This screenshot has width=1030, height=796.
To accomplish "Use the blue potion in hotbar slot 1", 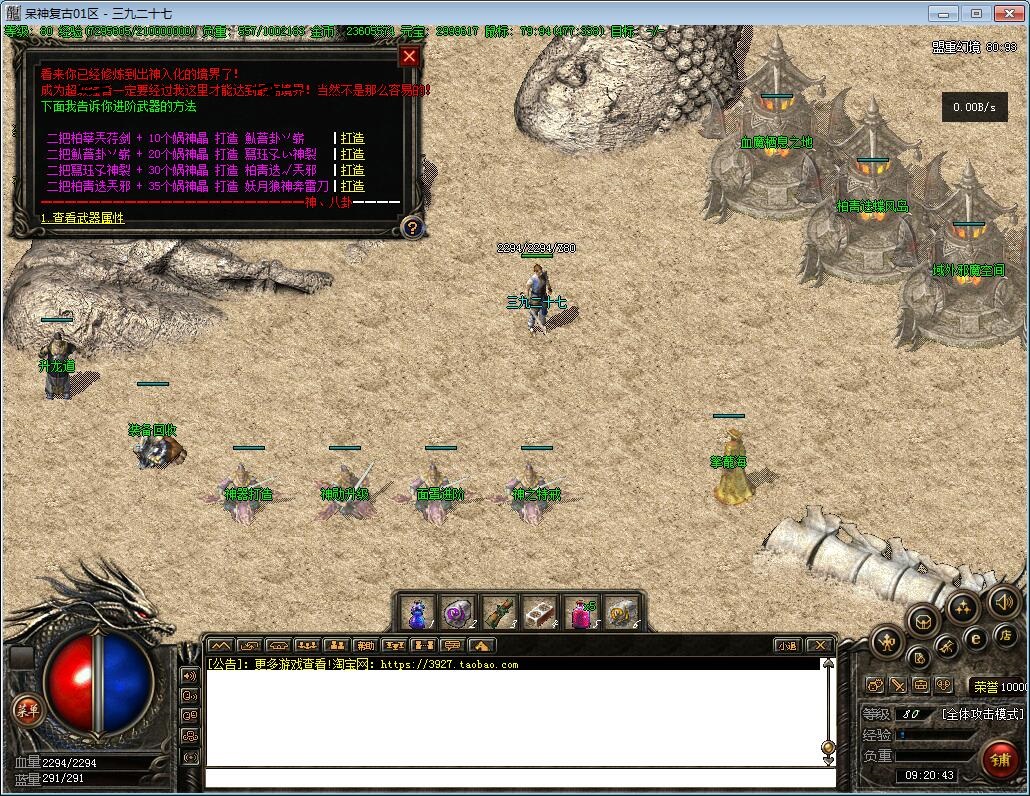I will [x=418, y=613].
